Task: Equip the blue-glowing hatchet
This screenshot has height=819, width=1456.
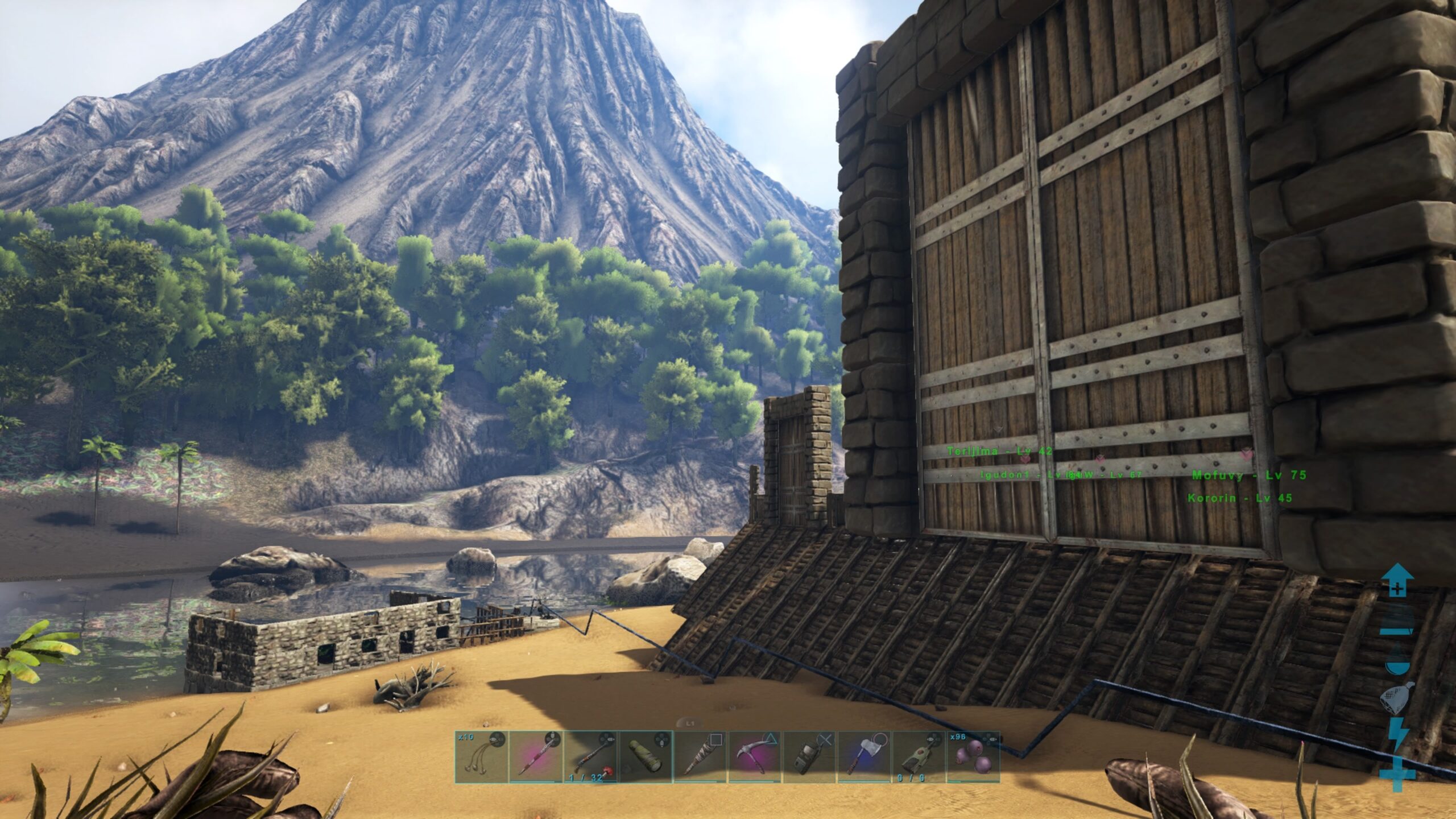Action: [863, 756]
